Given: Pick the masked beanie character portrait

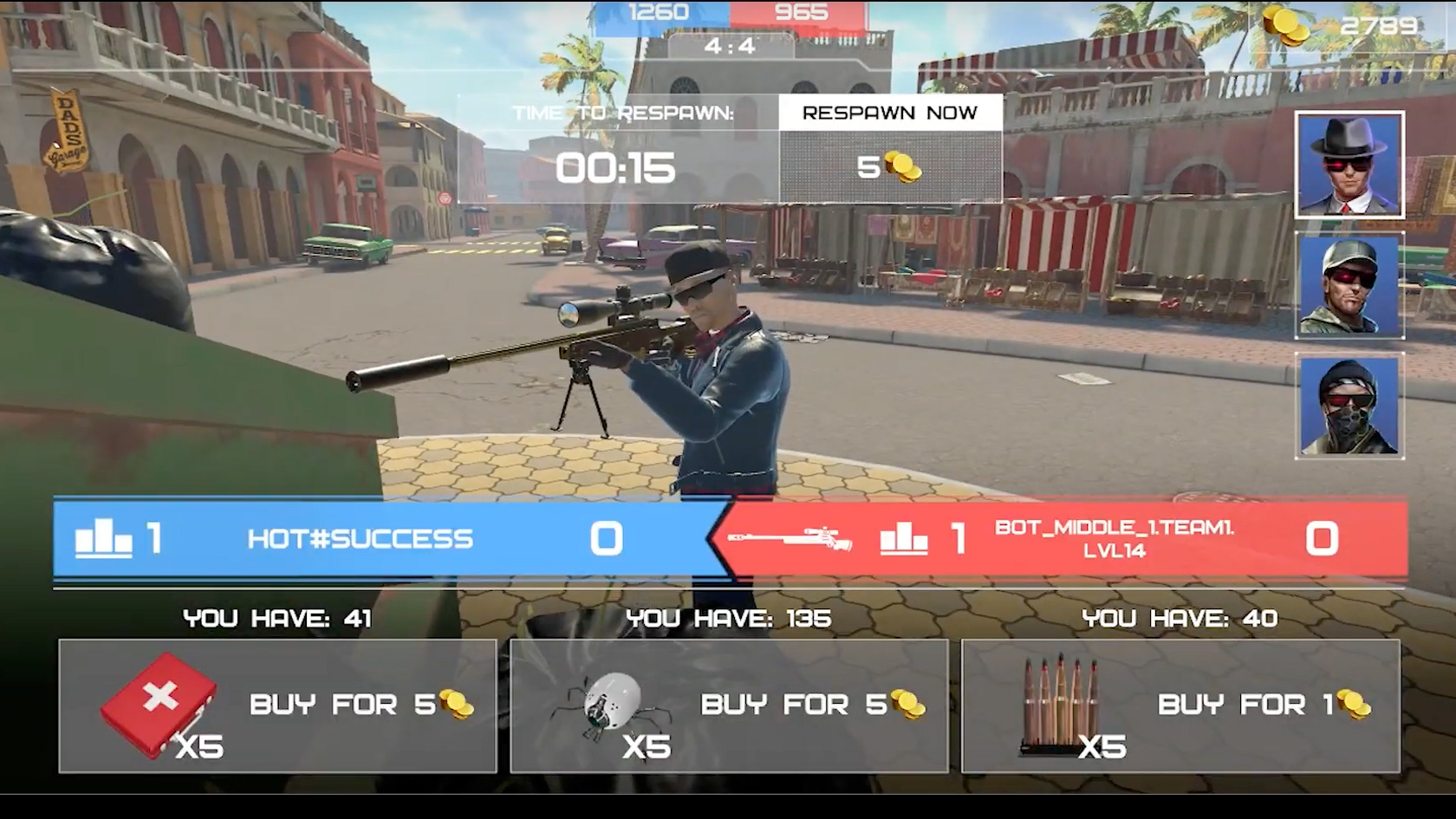Looking at the screenshot, I should point(1349,406).
